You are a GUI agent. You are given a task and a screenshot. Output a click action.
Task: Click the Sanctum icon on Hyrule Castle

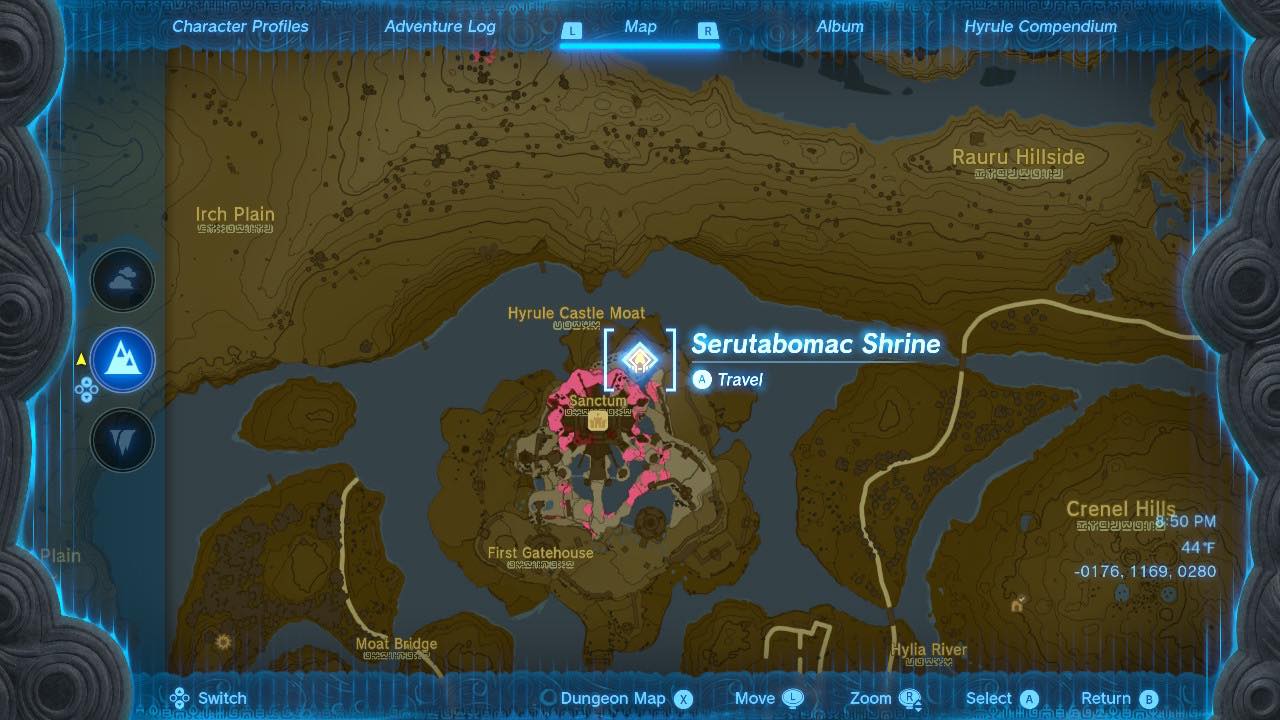pyautogui.click(x=596, y=420)
